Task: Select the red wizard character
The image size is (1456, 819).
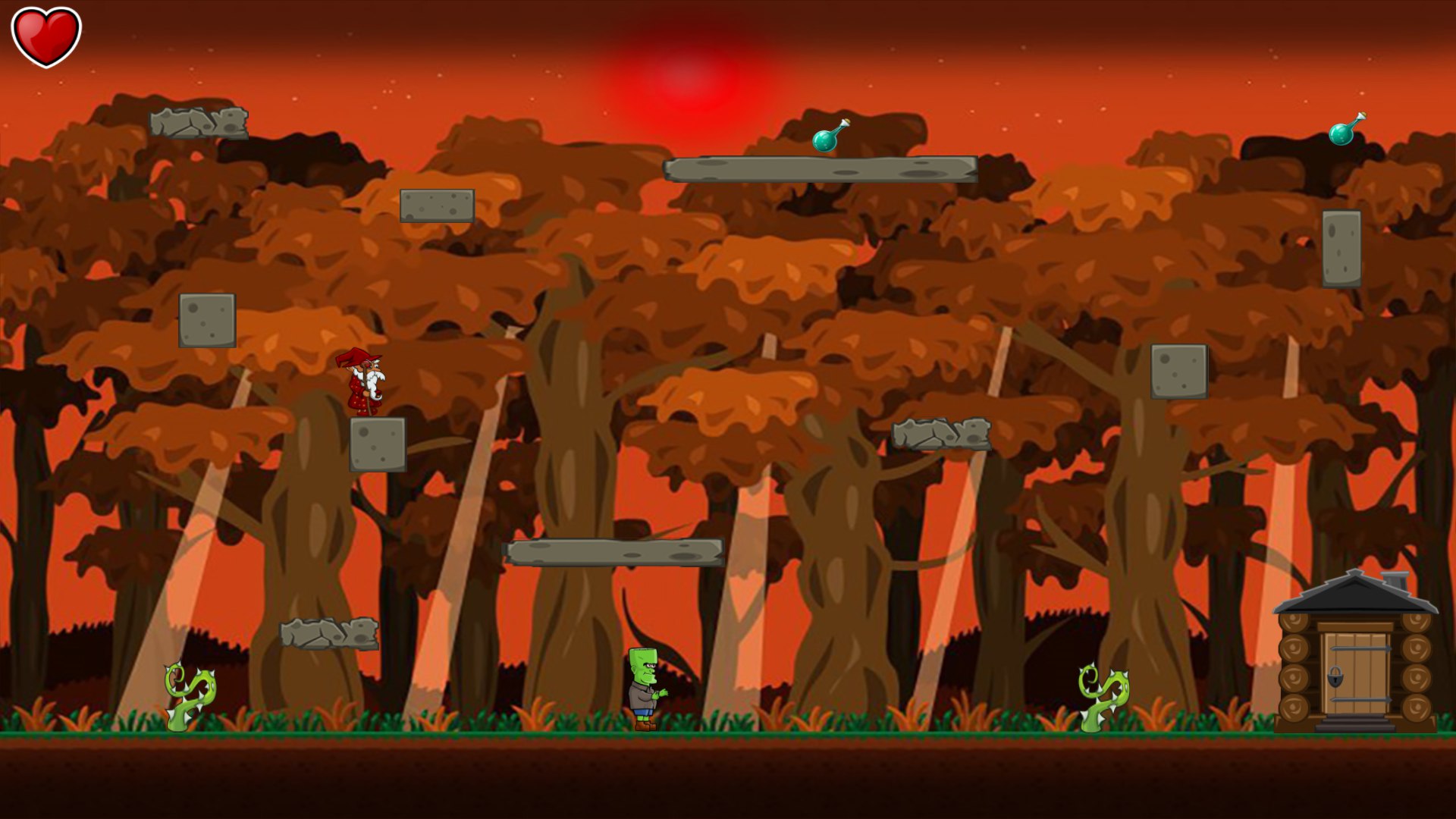Action: pos(362,383)
